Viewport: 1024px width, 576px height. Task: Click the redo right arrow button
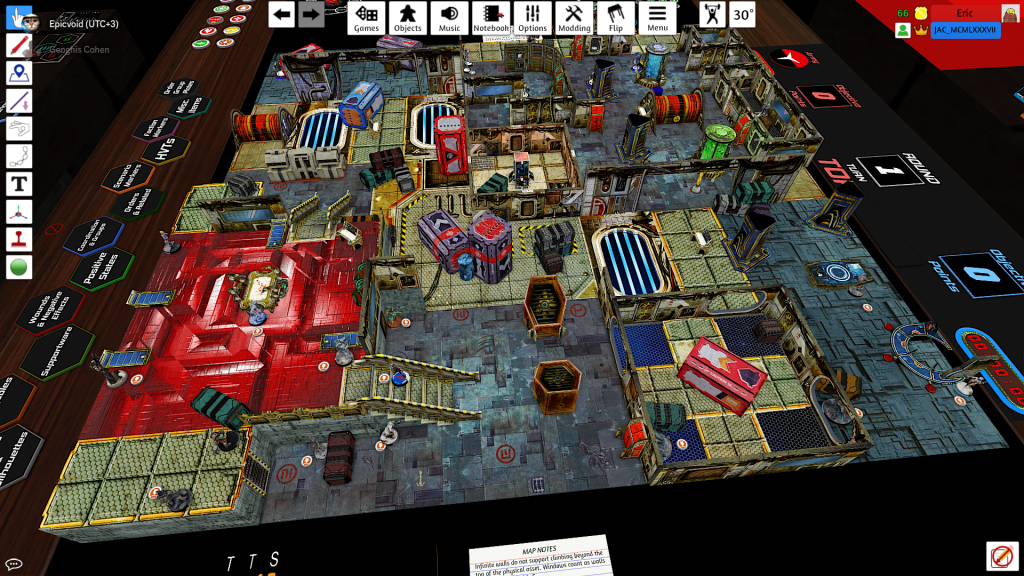(x=311, y=14)
